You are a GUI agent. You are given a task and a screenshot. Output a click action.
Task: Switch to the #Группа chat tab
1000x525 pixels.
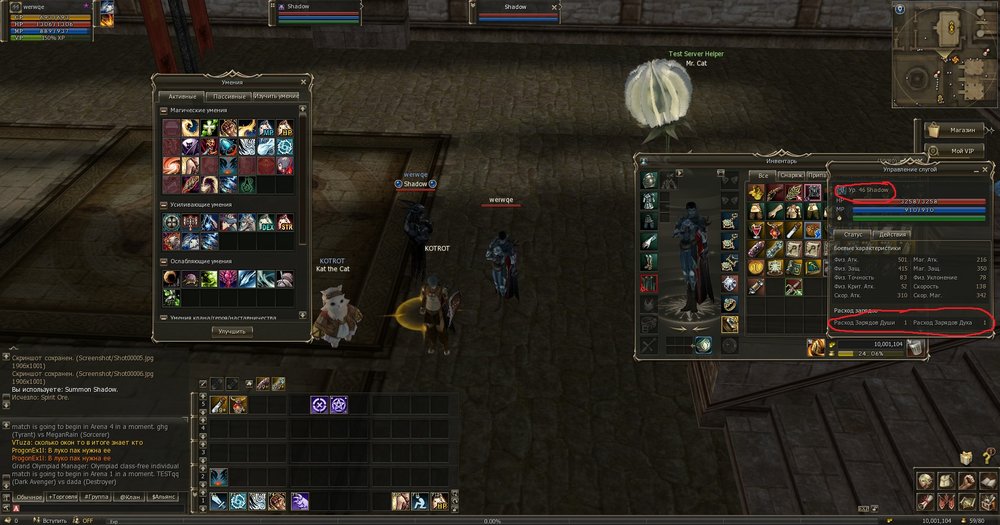pyautogui.click(x=97, y=496)
